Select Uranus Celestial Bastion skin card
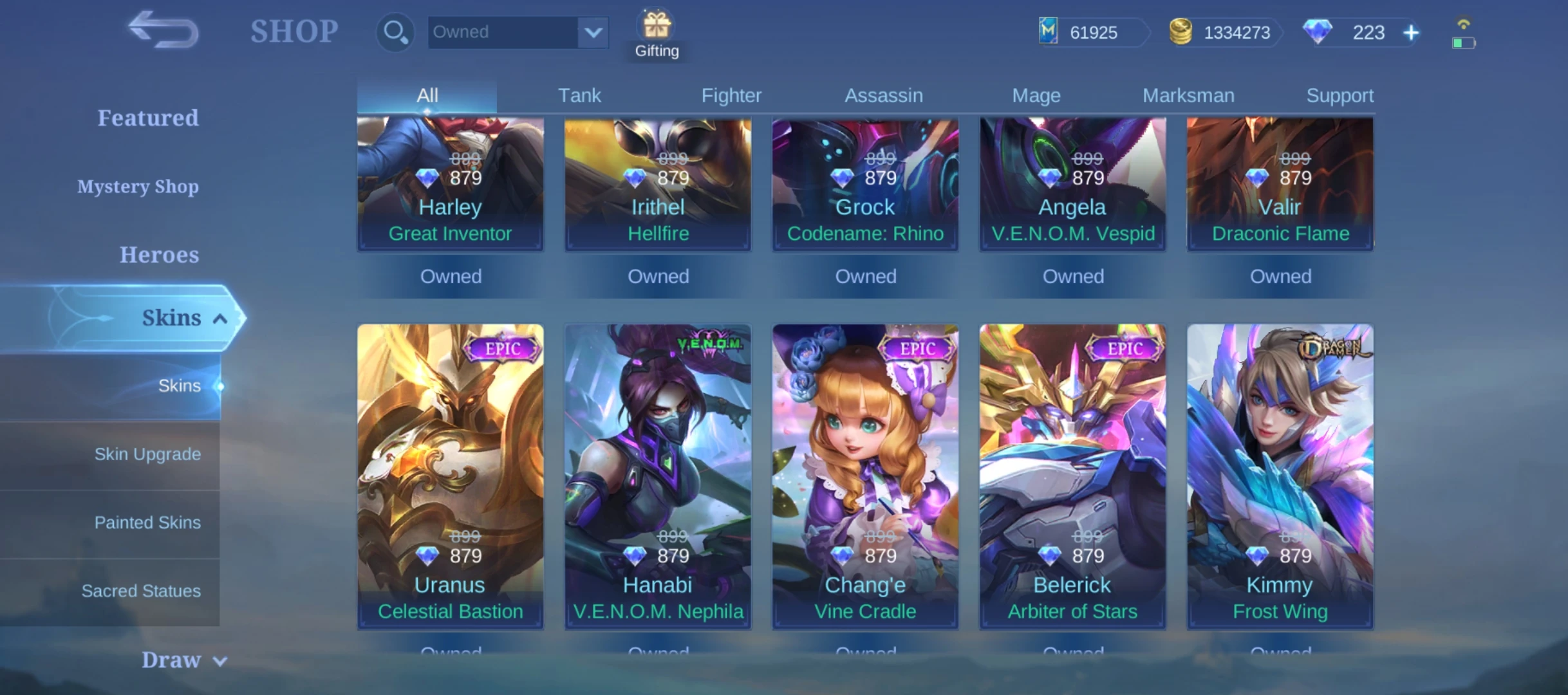The width and height of the screenshot is (1568, 695). pyautogui.click(x=450, y=476)
